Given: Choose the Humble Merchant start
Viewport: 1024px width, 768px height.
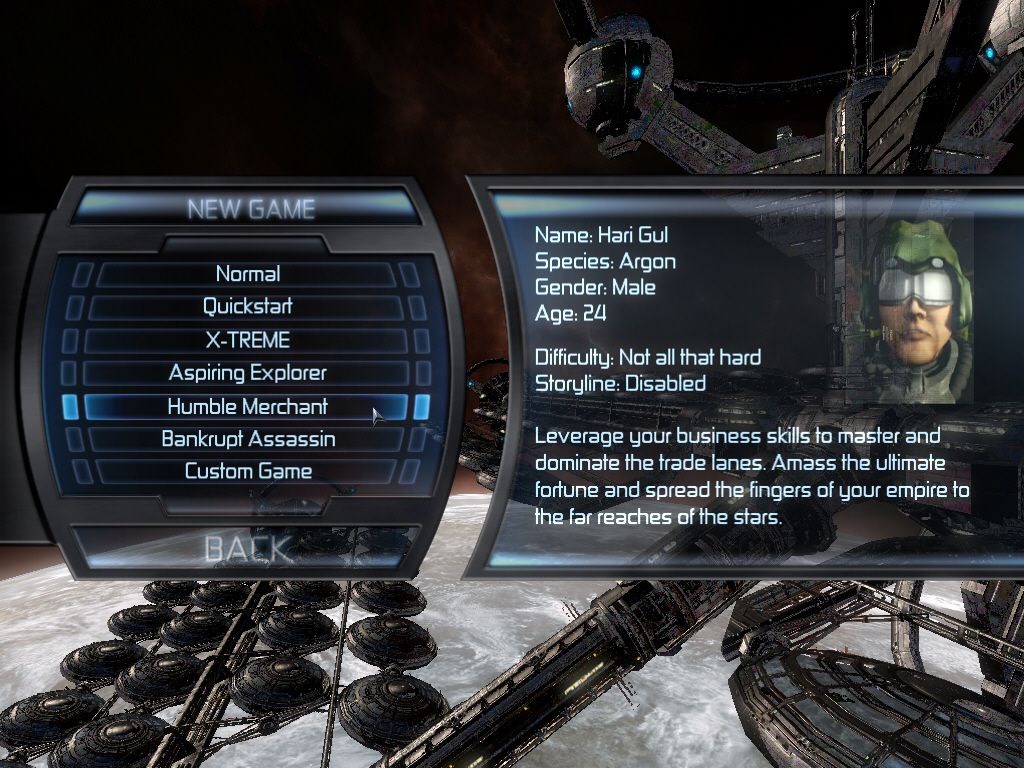Looking at the screenshot, I should coord(248,407).
